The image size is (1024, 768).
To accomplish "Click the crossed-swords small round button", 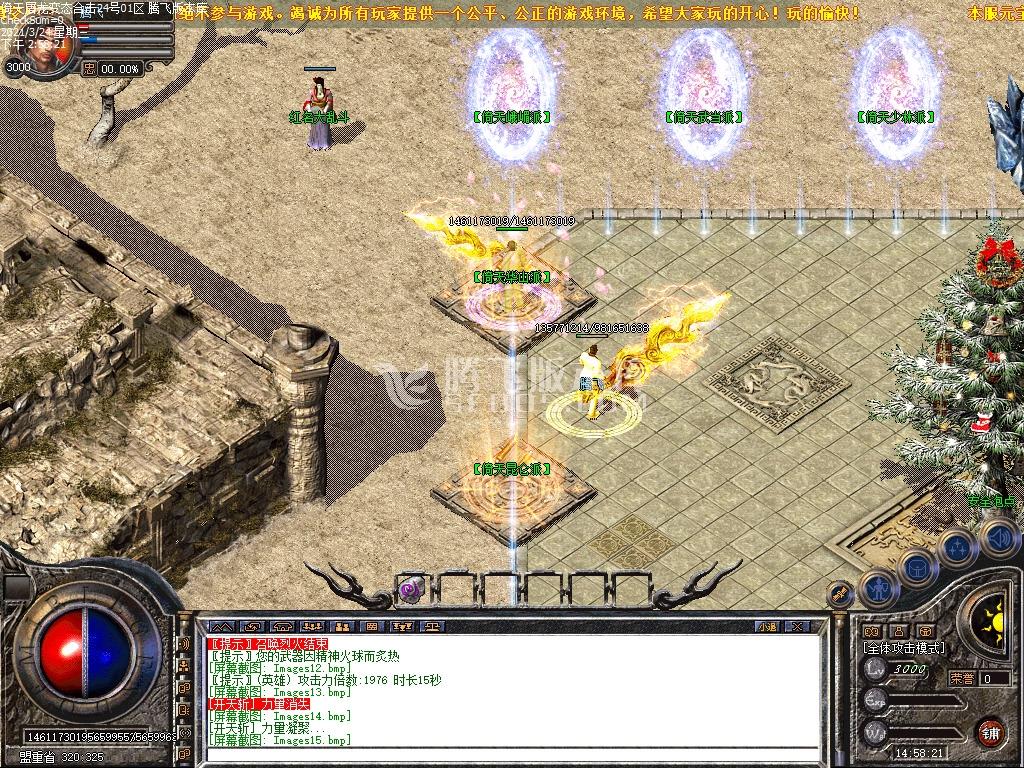I will (x=840, y=593).
